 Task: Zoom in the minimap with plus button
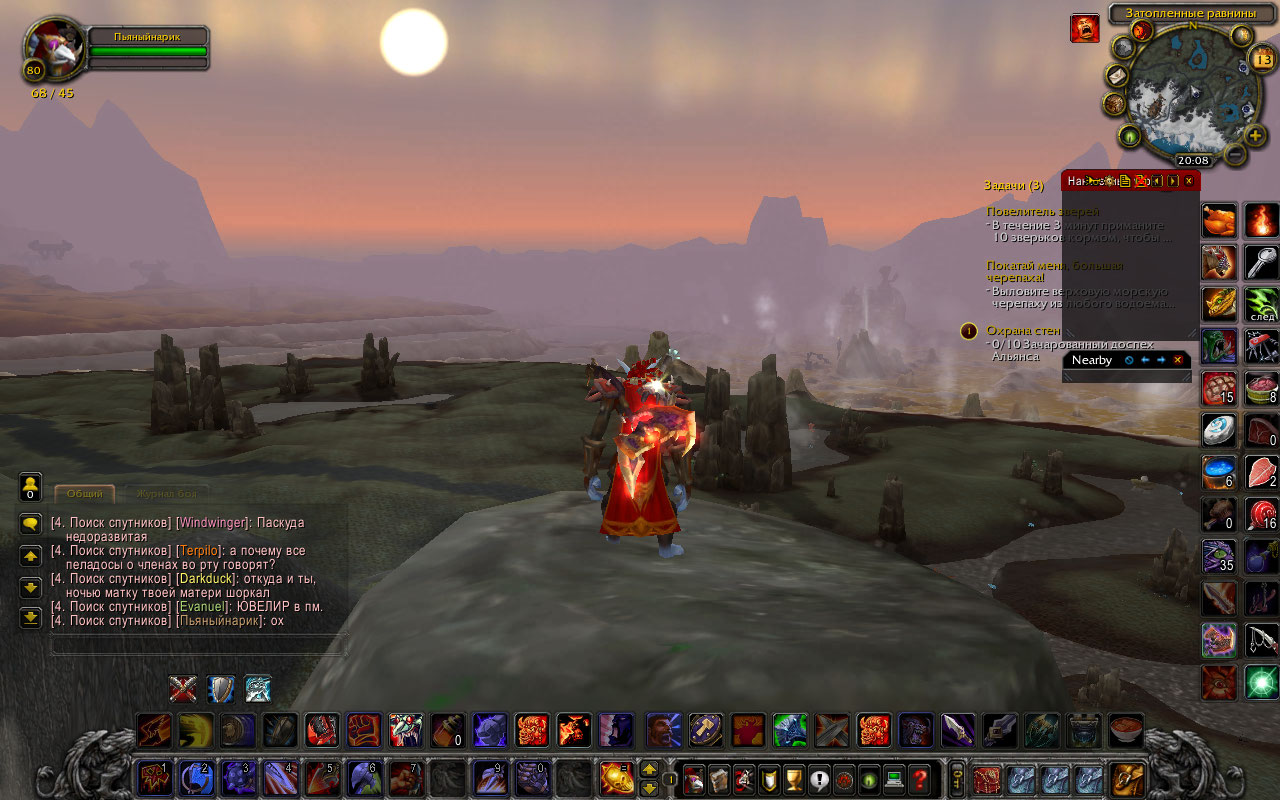(1256, 136)
